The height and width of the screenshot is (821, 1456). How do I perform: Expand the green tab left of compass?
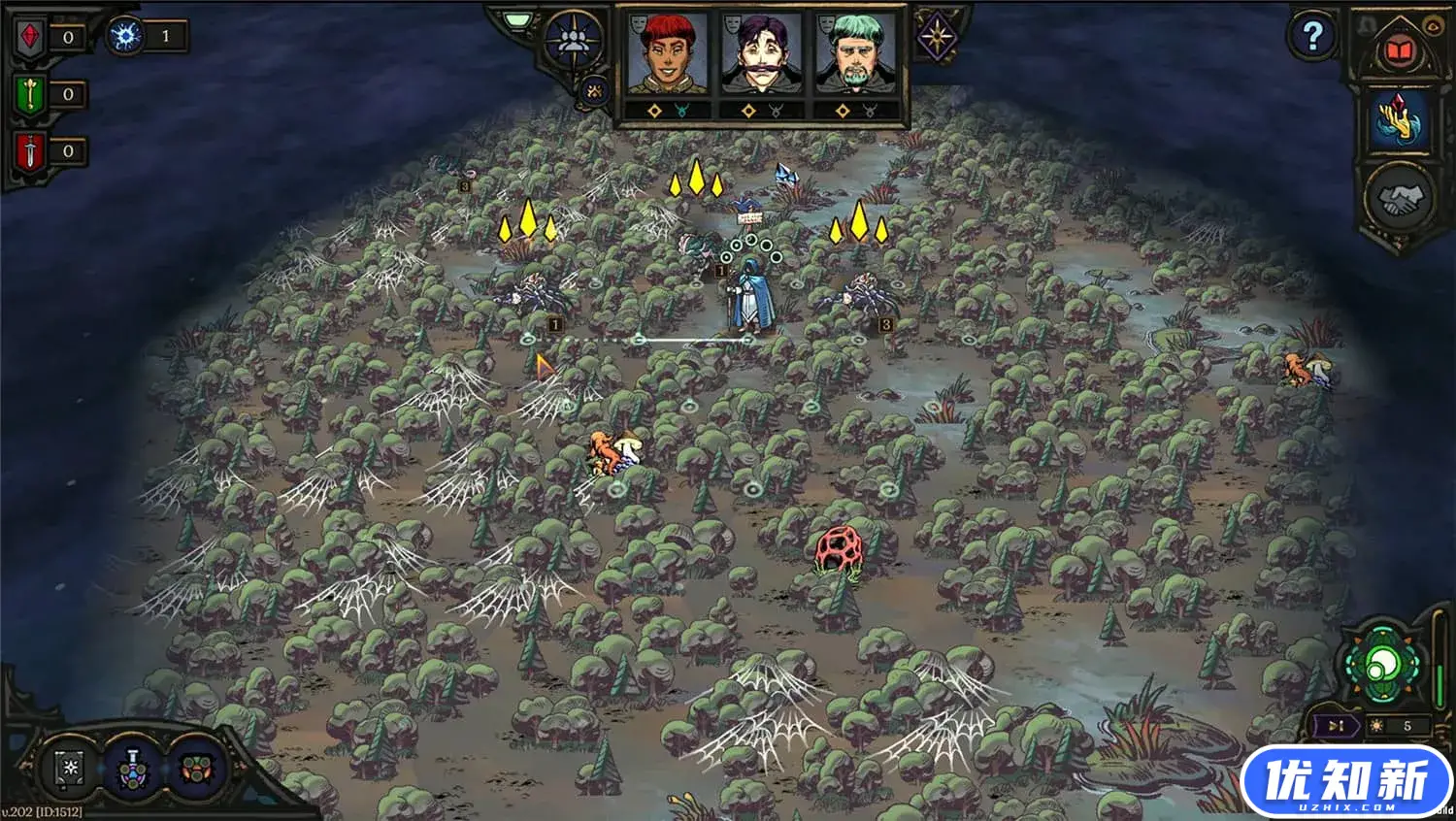tap(519, 19)
